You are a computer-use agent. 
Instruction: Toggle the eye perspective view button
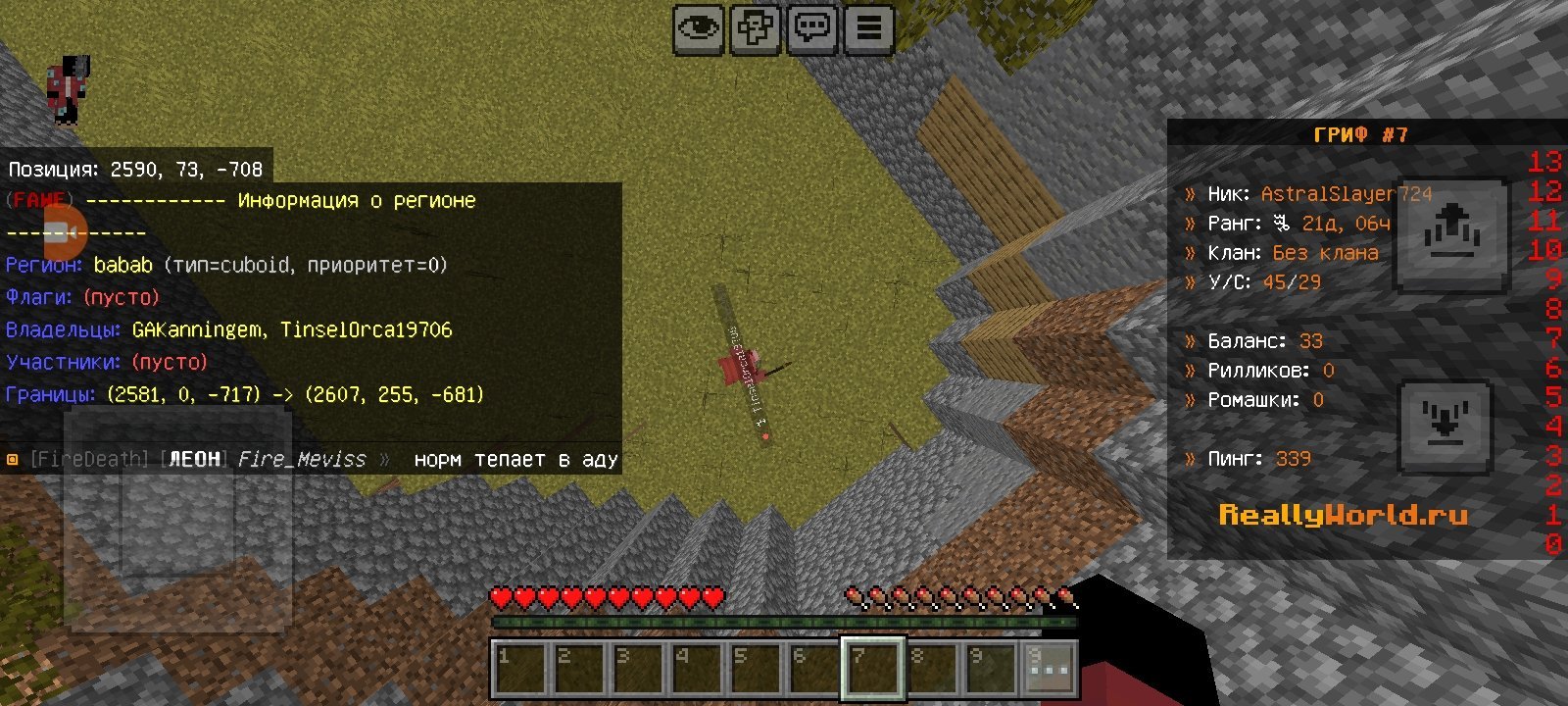pyautogui.click(x=698, y=29)
